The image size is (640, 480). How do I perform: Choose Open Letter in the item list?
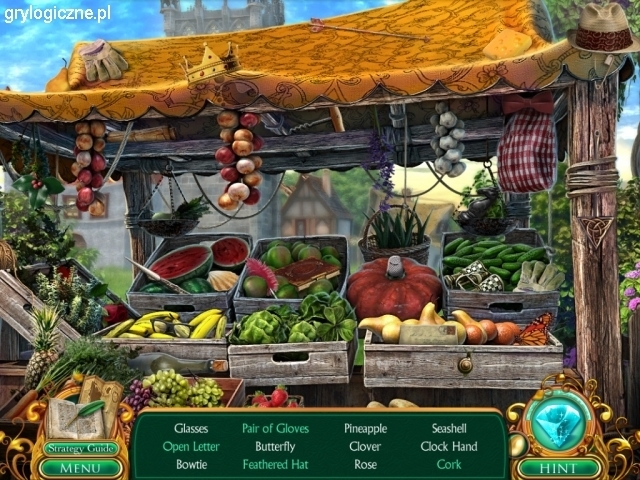[x=191, y=446]
